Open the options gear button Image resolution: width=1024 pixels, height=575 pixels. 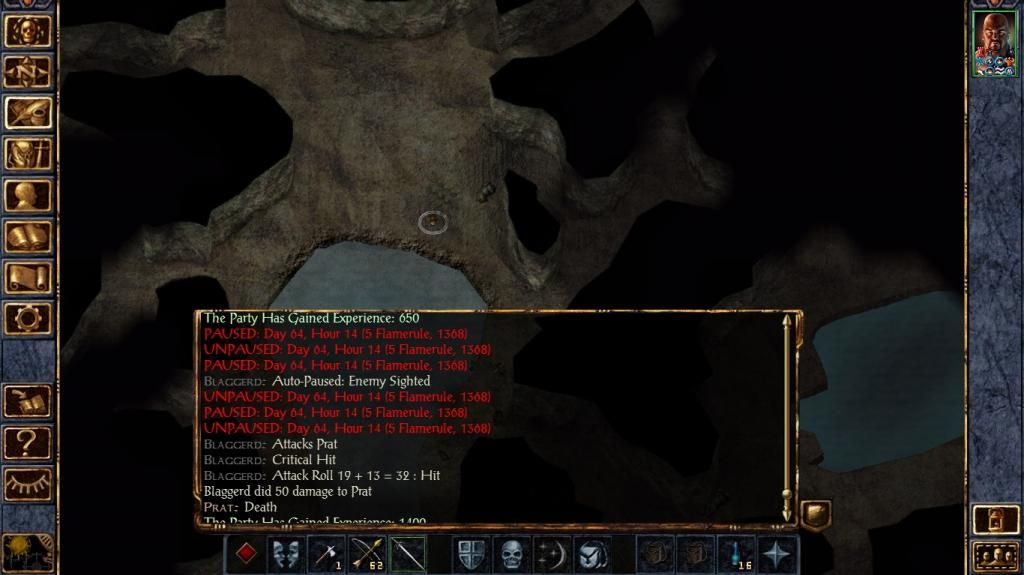pyautogui.click(x=28, y=318)
